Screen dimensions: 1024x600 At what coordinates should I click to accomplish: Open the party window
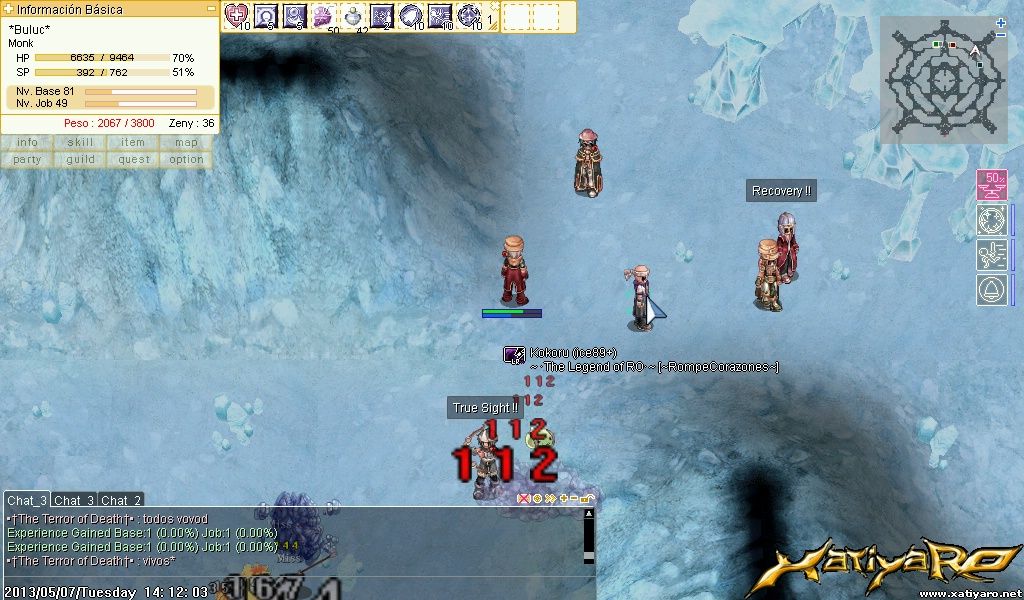coord(27,159)
